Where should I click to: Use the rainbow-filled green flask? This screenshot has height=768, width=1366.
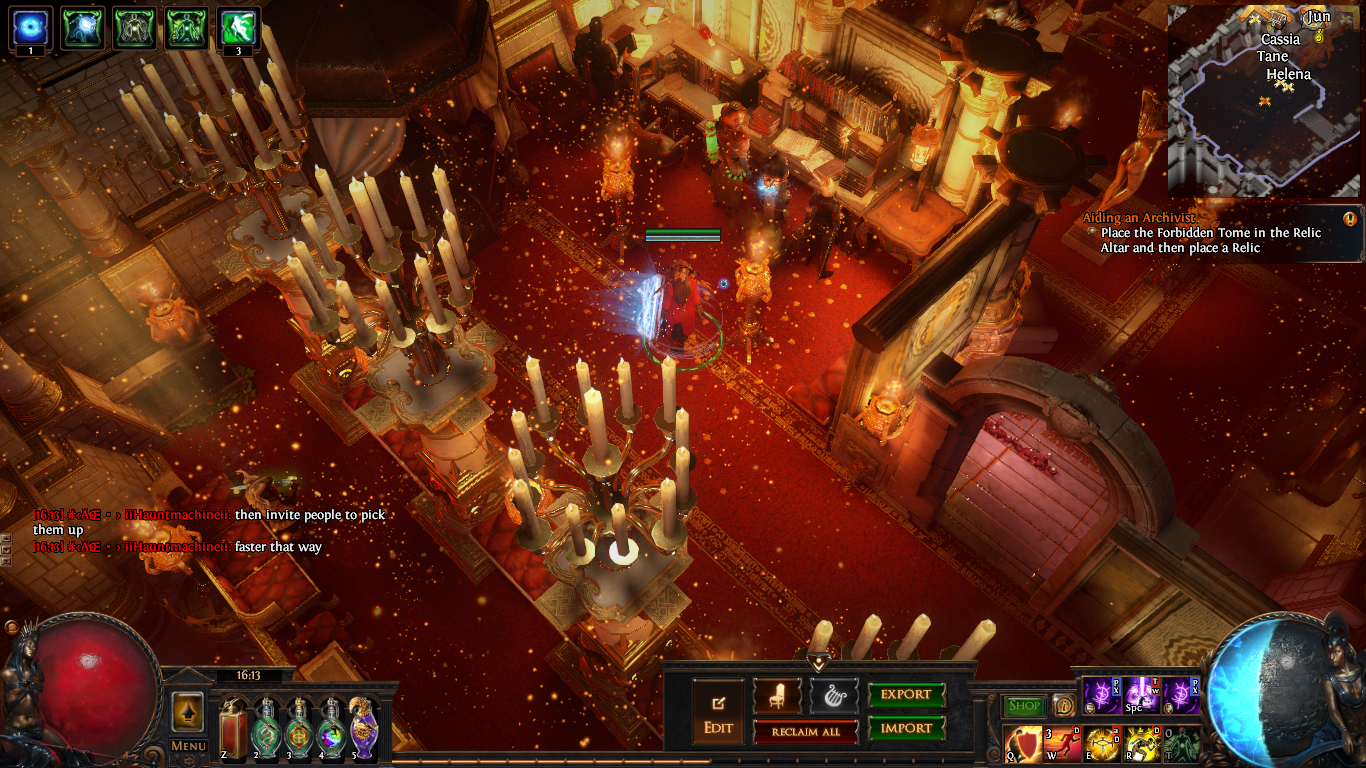332,728
